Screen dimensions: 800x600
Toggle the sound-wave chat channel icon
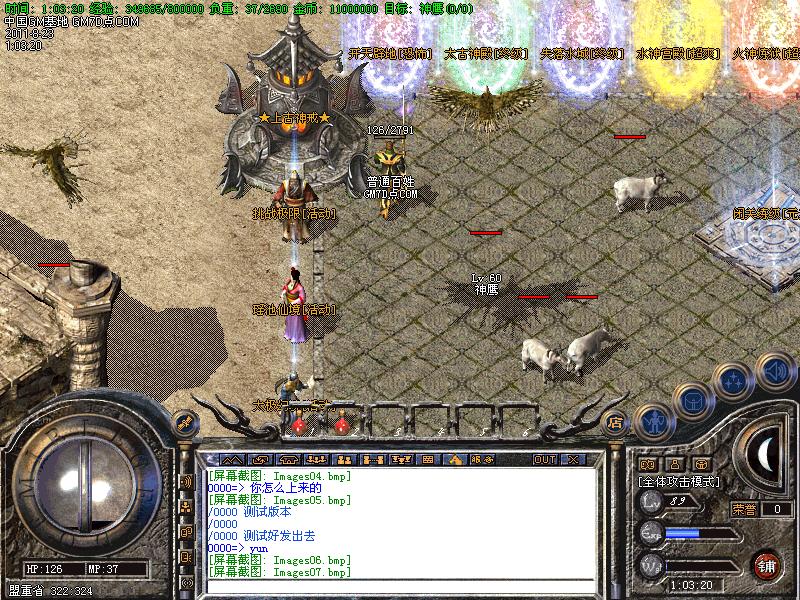click(187, 482)
